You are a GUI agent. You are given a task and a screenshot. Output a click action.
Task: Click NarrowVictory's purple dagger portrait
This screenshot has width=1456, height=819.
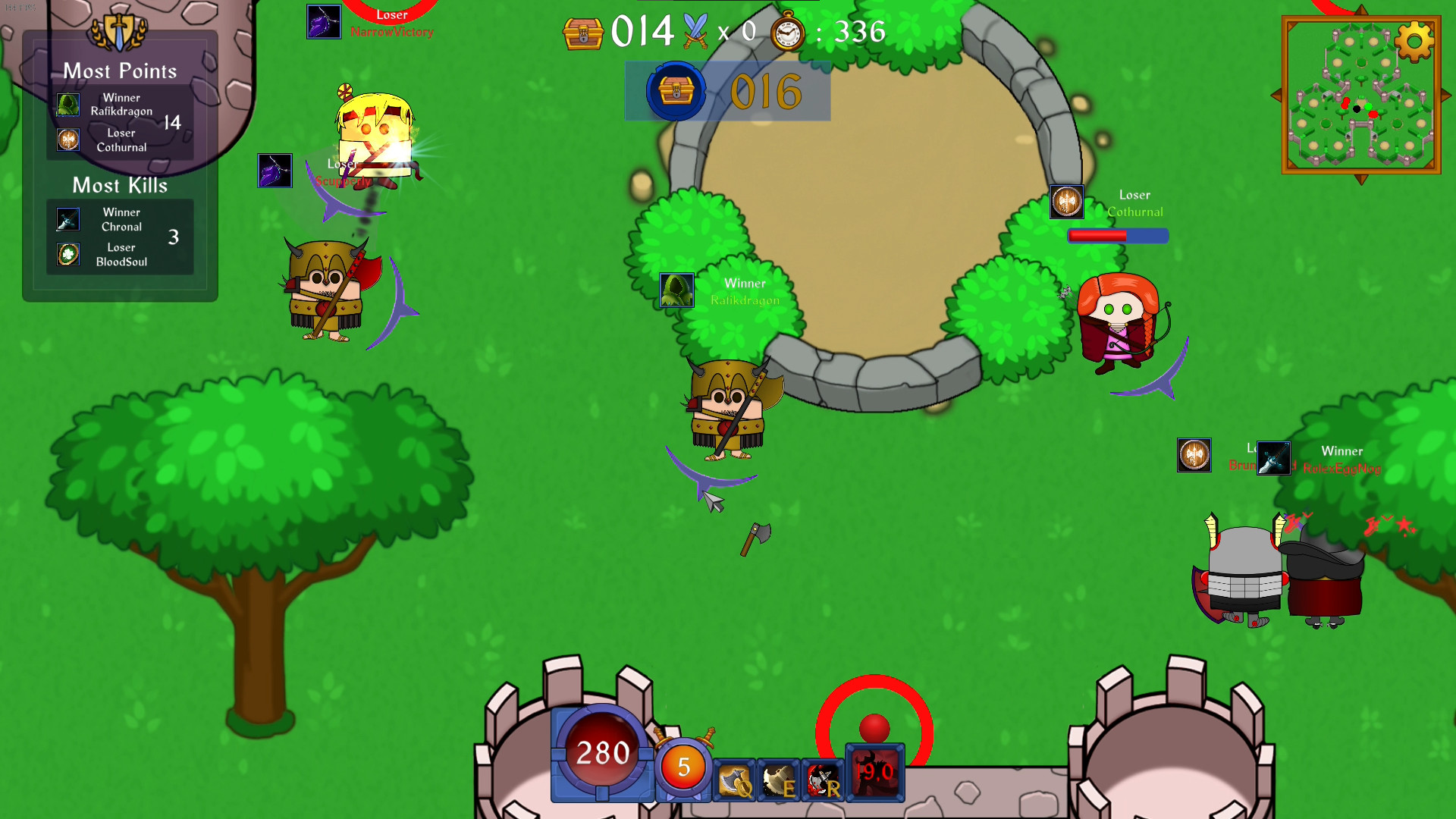coord(325,20)
